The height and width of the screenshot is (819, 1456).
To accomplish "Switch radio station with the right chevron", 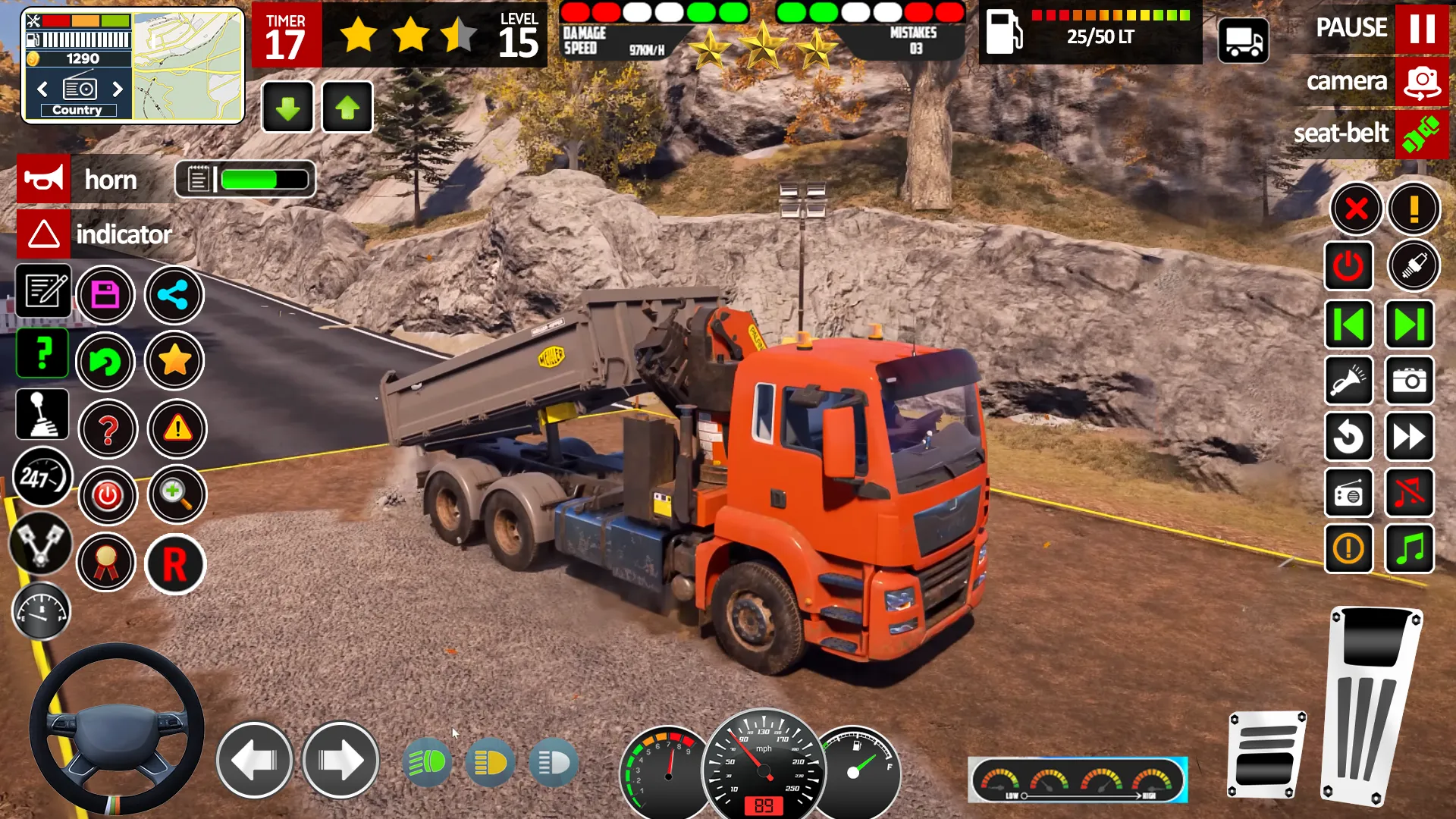I will (x=118, y=89).
